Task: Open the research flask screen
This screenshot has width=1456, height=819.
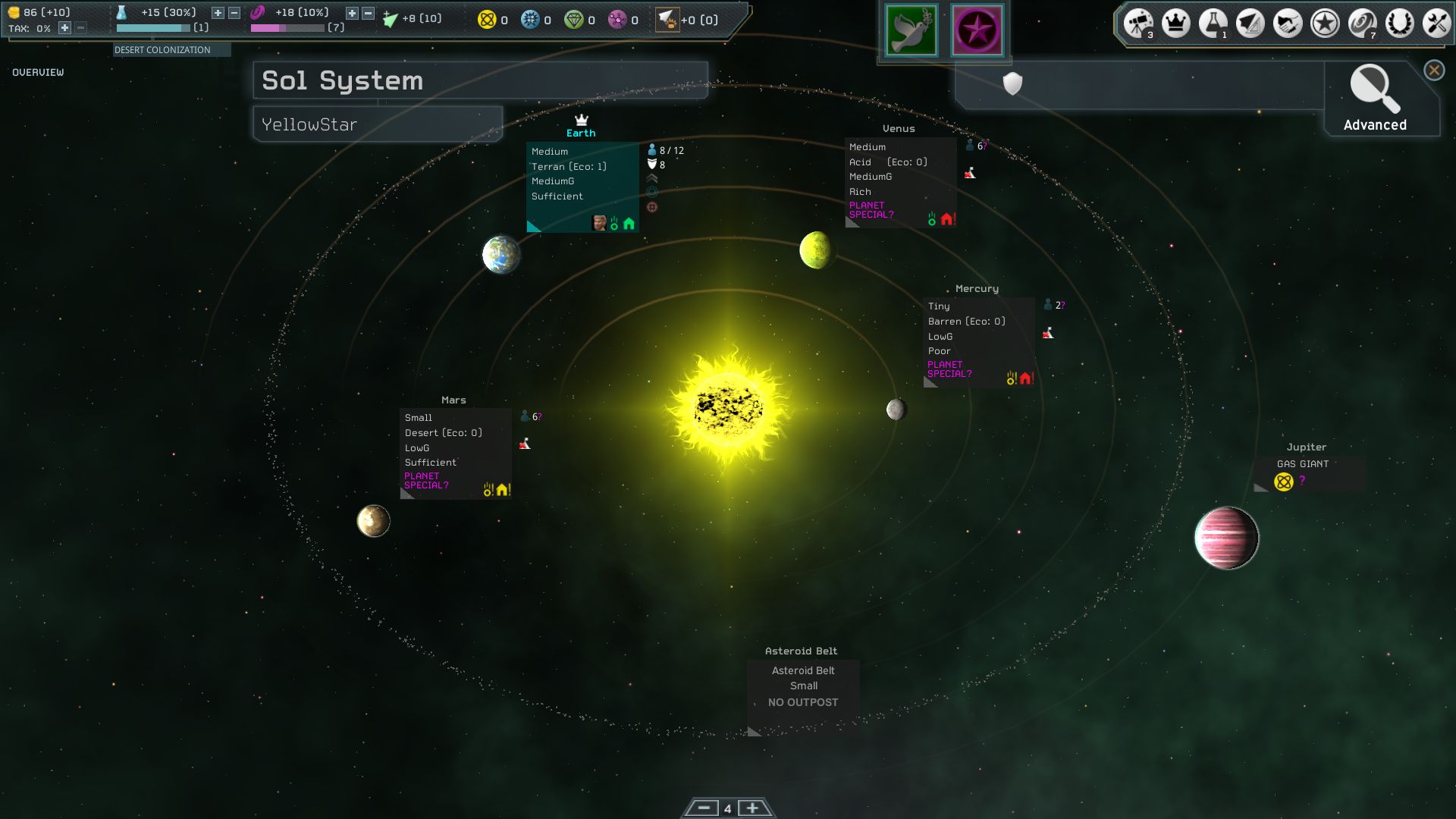Action: pyautogui.click(x=1213, y=24)
